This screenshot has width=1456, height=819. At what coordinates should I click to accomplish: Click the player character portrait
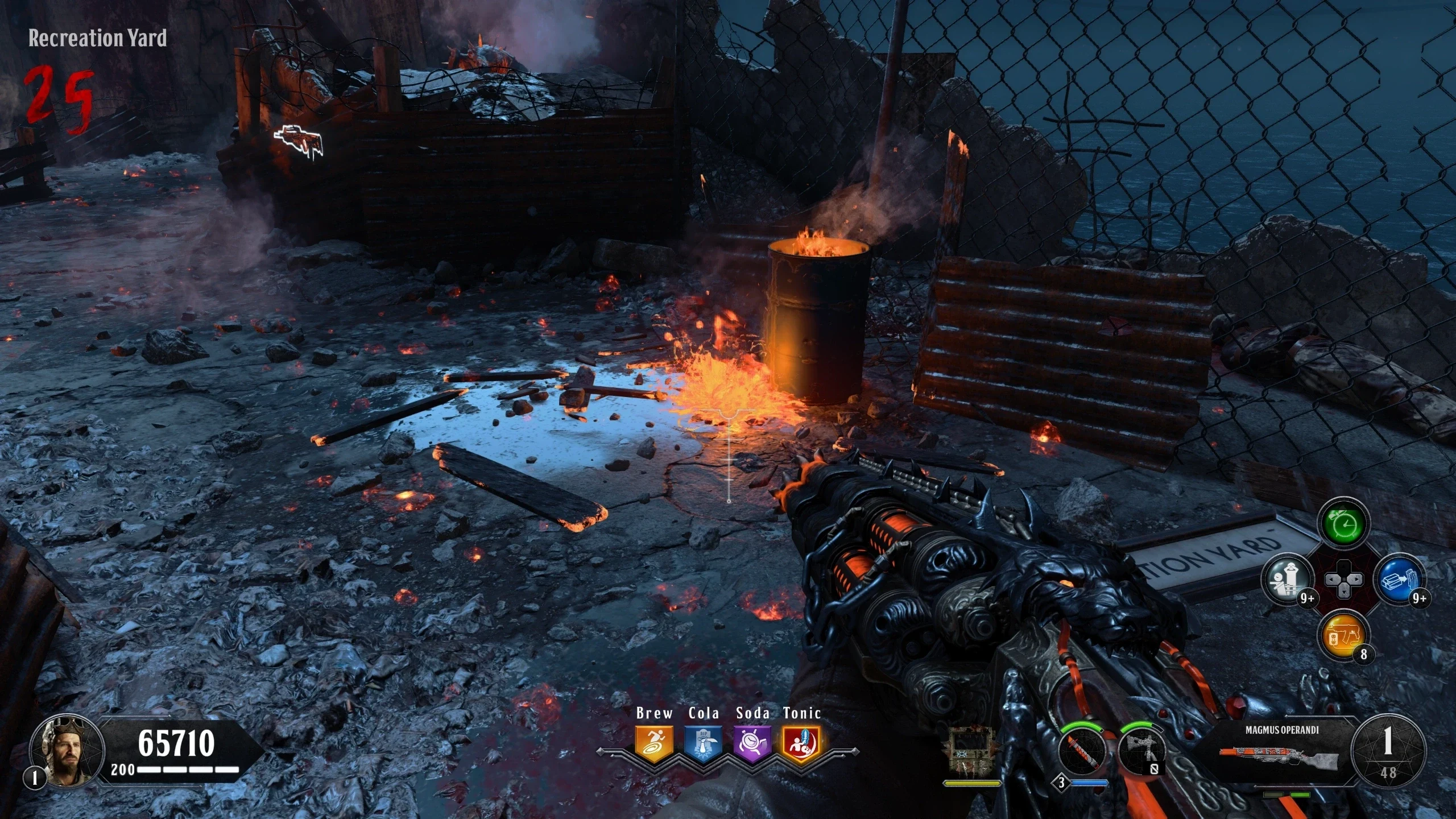click(x=67, y=751)
